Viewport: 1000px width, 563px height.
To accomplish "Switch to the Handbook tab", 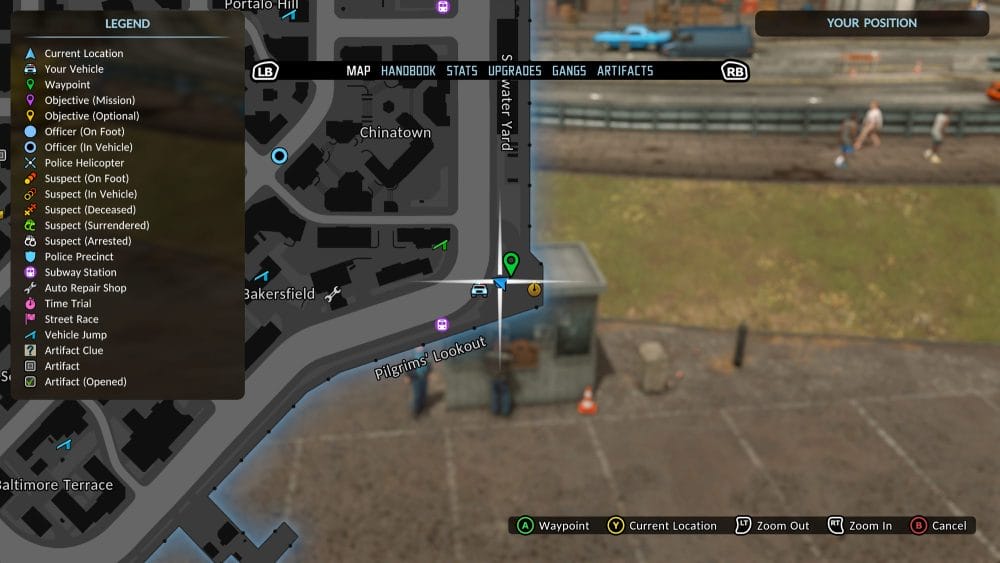I will click(408, 71).
